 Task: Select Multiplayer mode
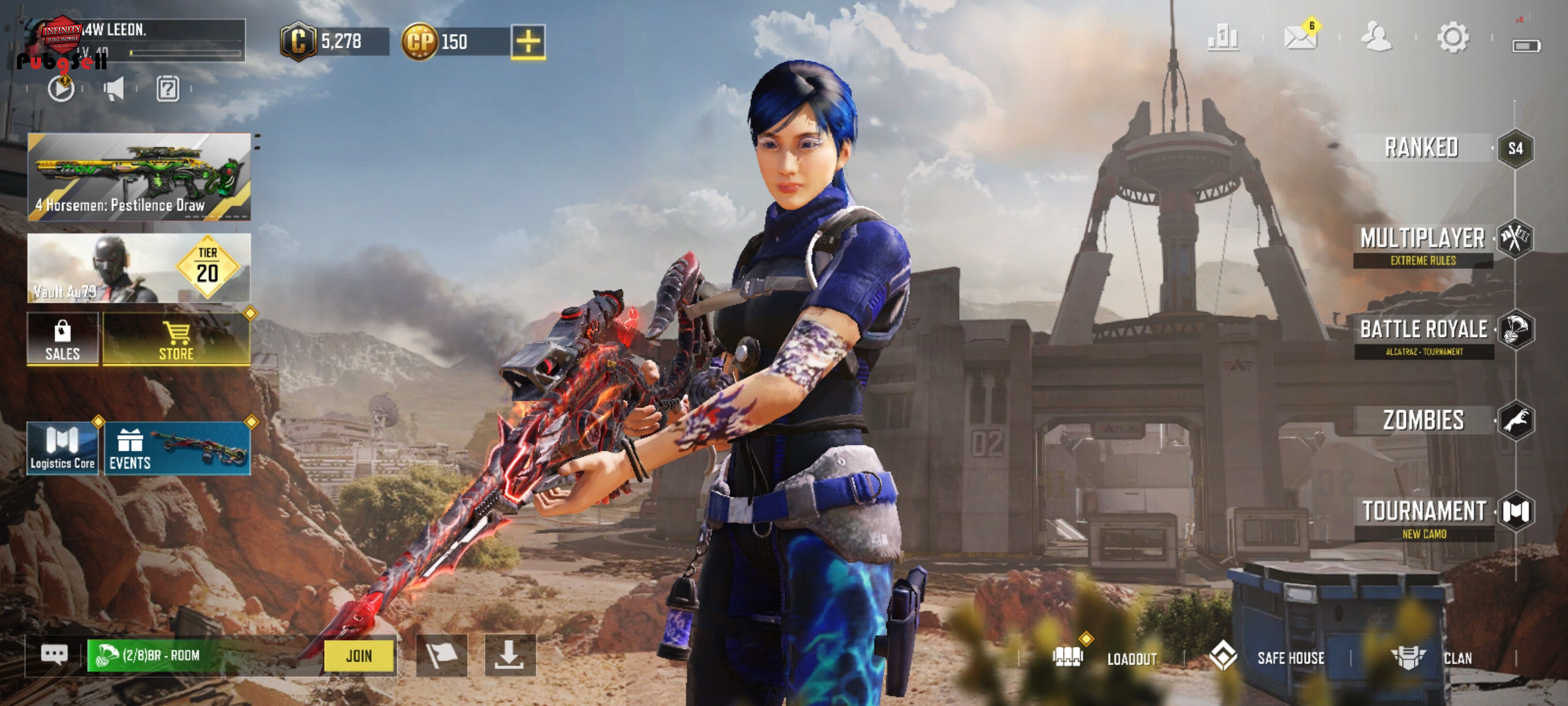coord(1423,240)
